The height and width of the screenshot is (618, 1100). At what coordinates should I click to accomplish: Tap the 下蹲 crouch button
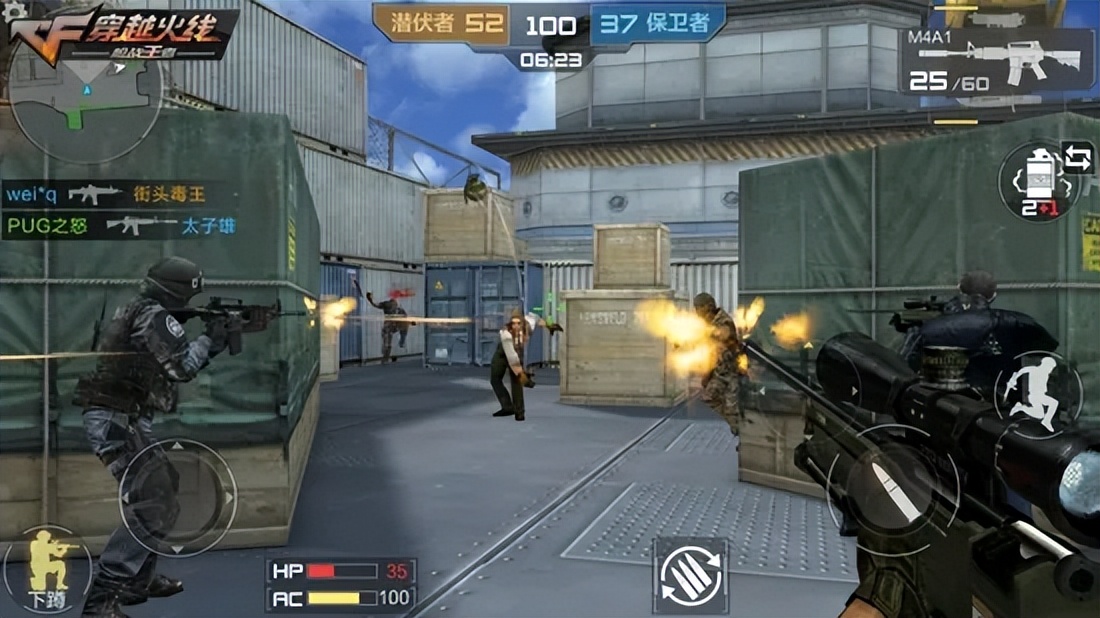pos(45,571)
